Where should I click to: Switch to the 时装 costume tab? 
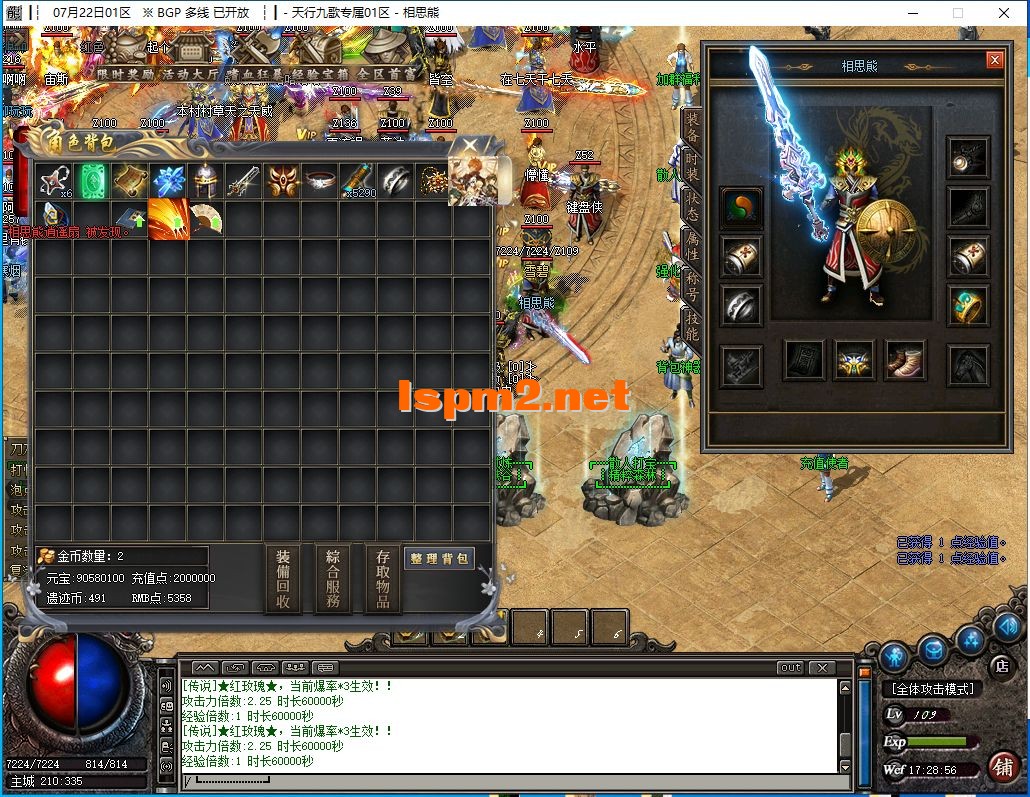point(691,166)
